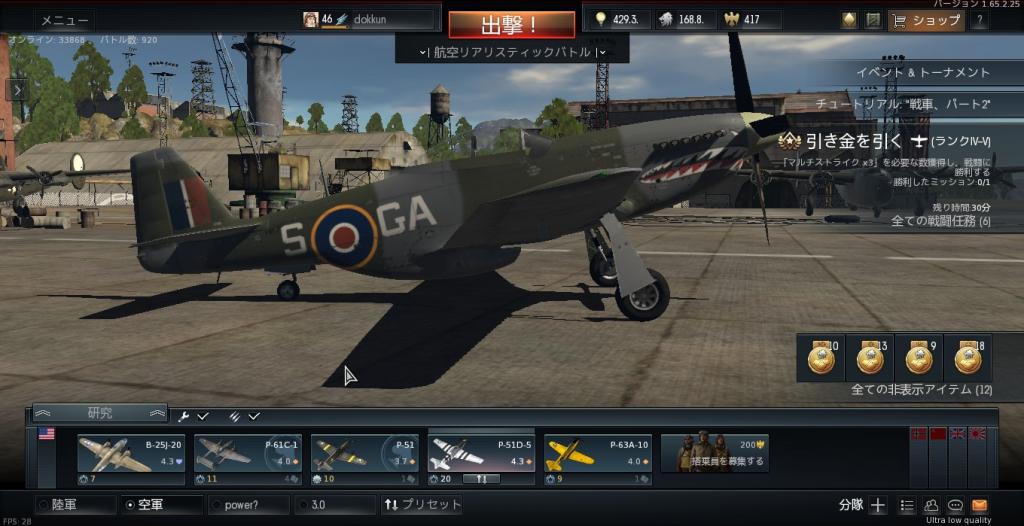The image size is (1024, 526).
Task: Switch to 陸軍 ground forces
Action: (76, 505)
